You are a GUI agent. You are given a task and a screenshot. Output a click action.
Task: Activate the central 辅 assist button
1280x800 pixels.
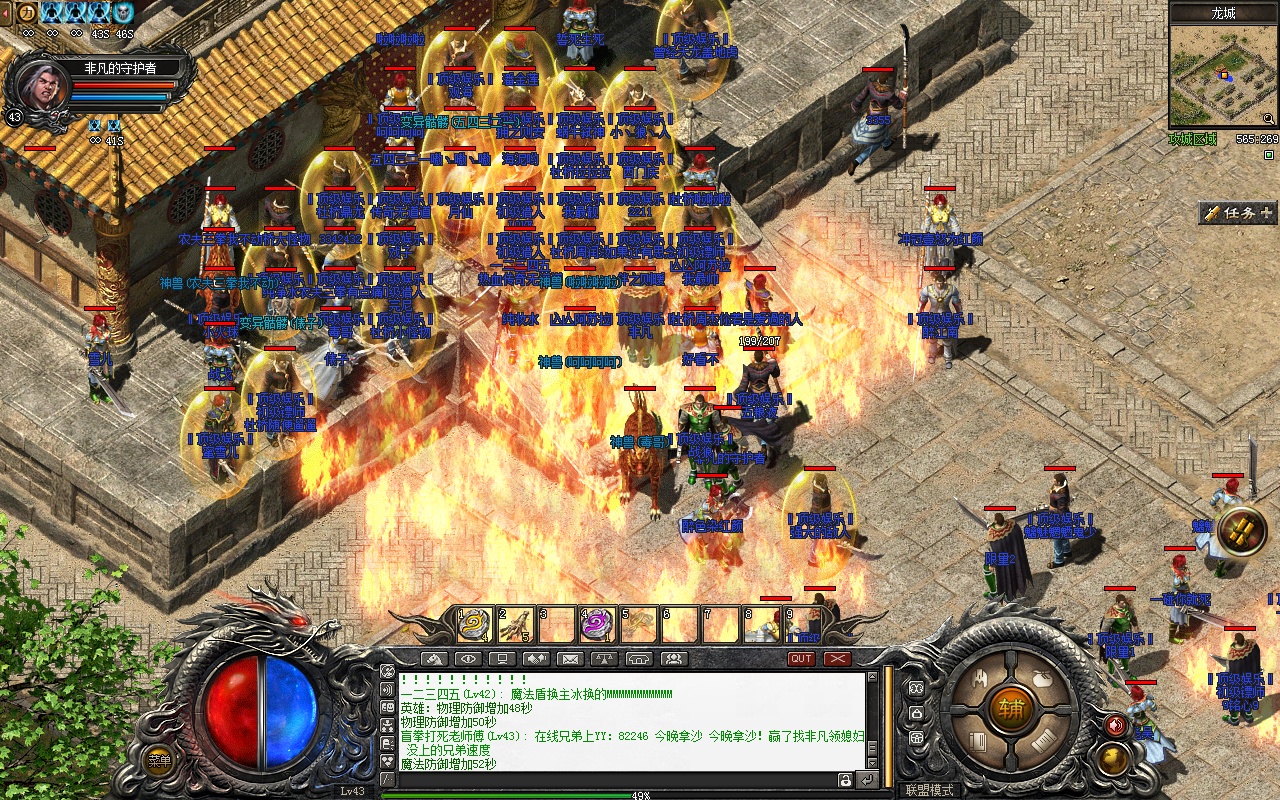tap(1011, 709)
